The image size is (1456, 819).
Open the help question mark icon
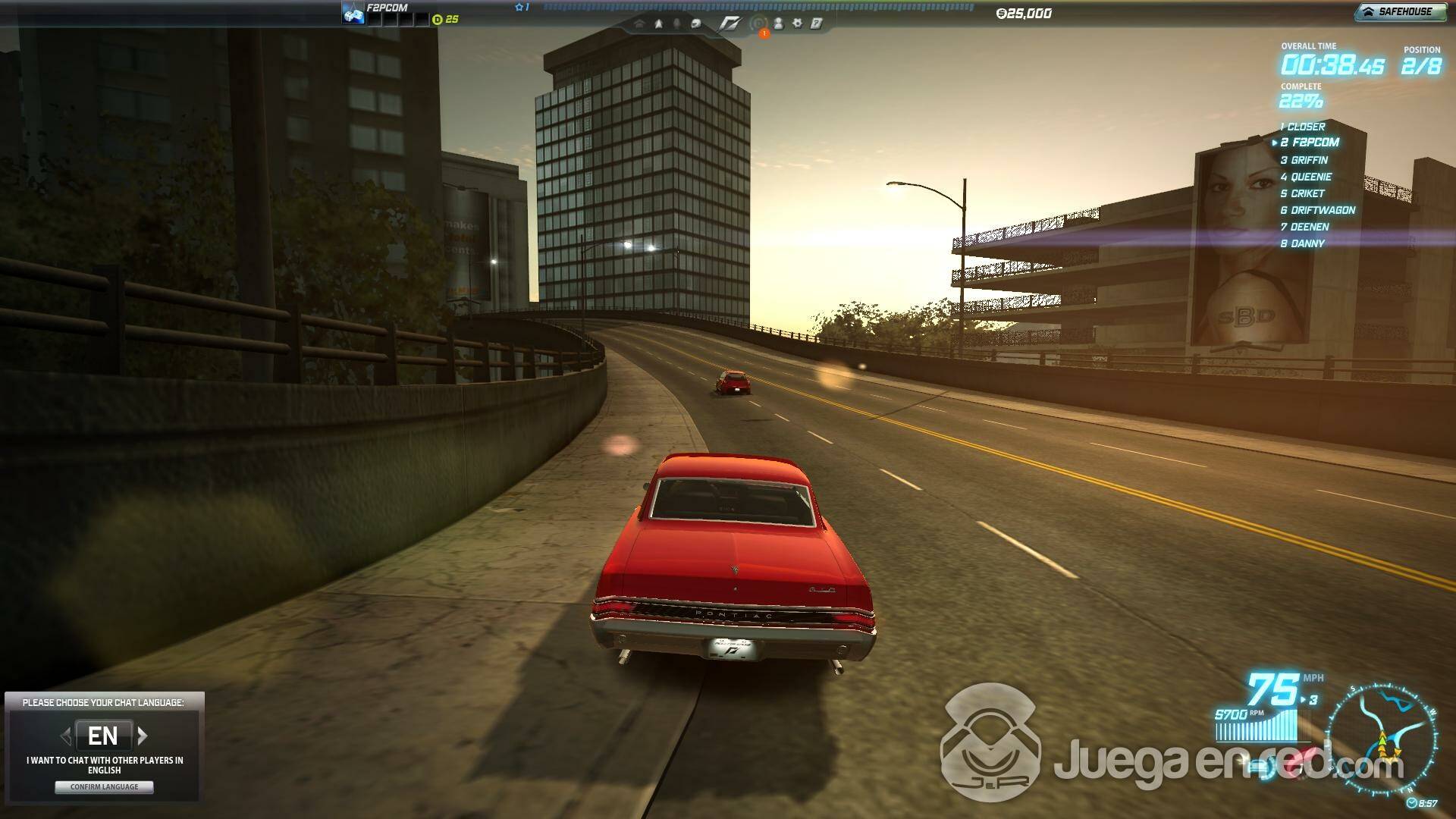coord(817,24)
